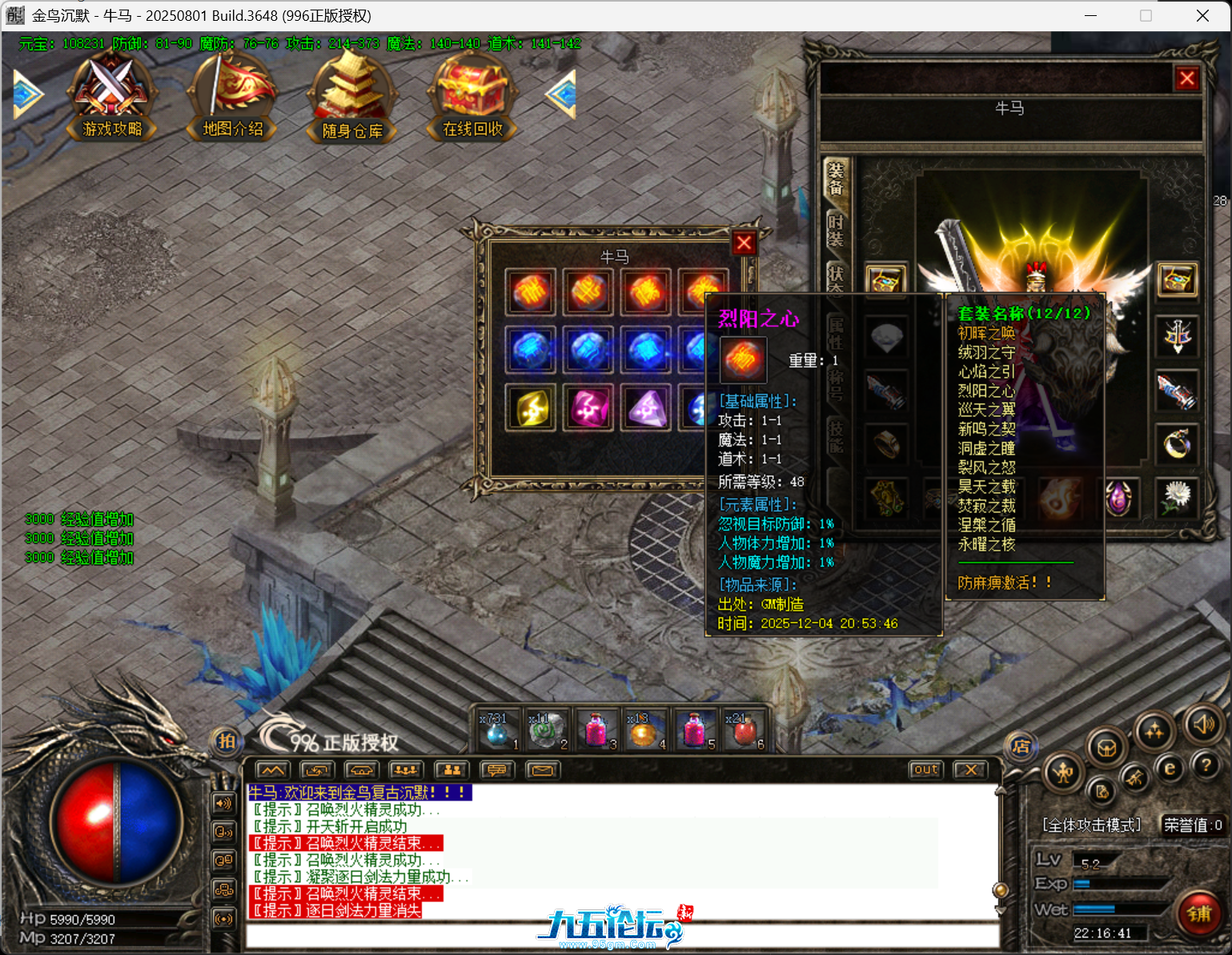Viewport: 1232px width, 955px height.
Task: Switch to the 装备 equipment tab
Action: [x=836, y=179]
